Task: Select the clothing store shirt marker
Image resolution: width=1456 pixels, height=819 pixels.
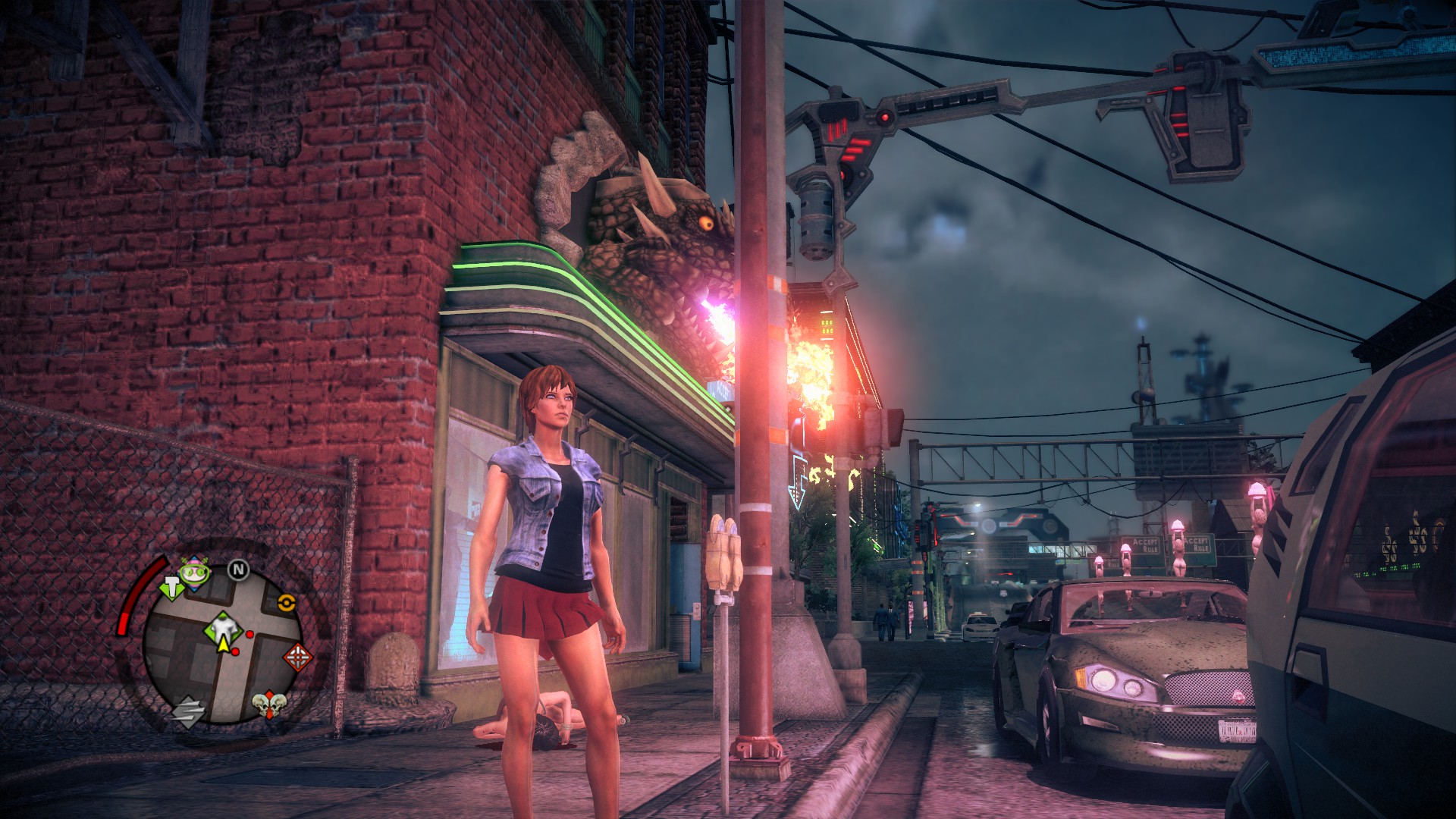Action: tap(224, 626)
